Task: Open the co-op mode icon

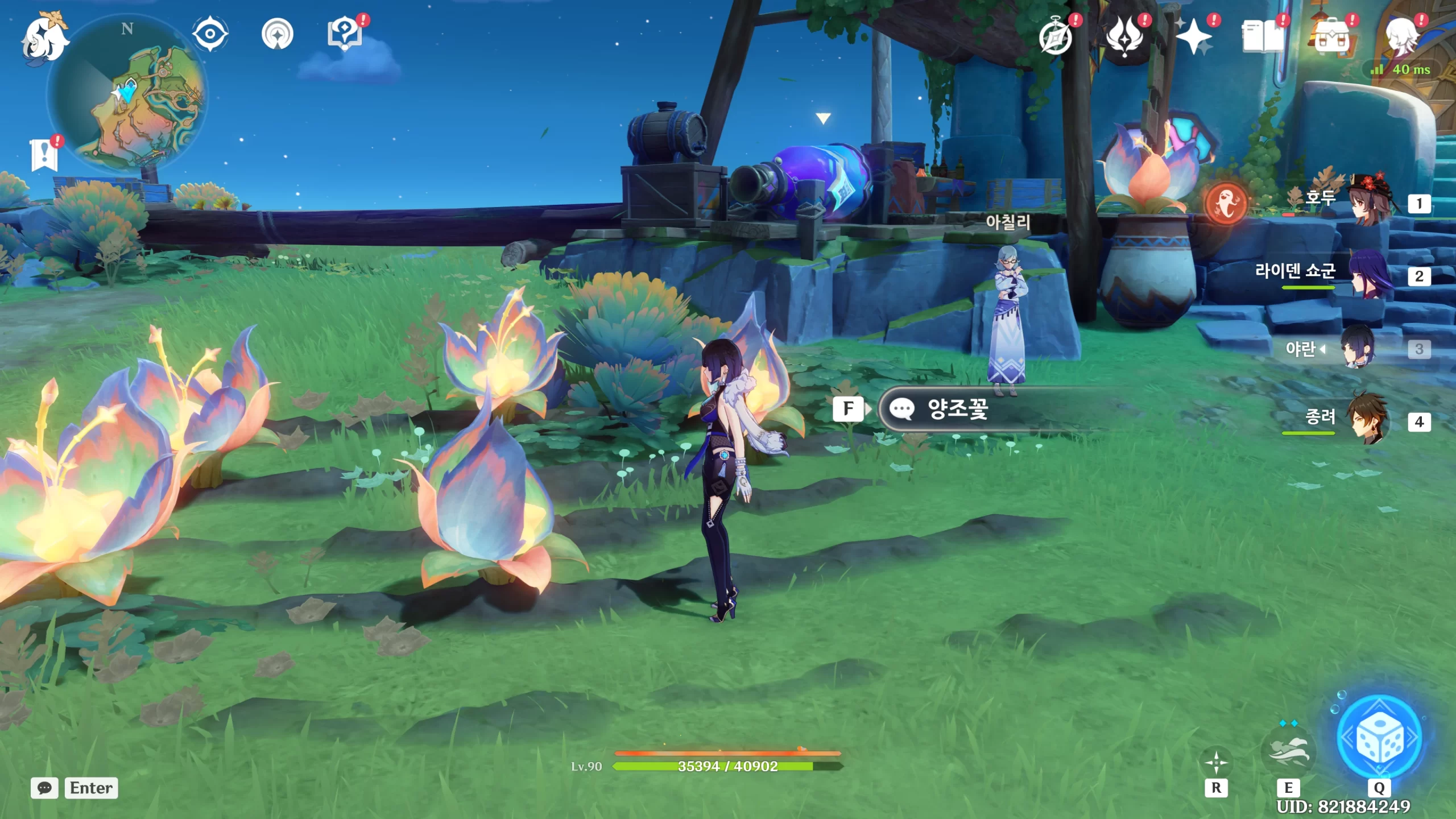Action: [277, 35]
